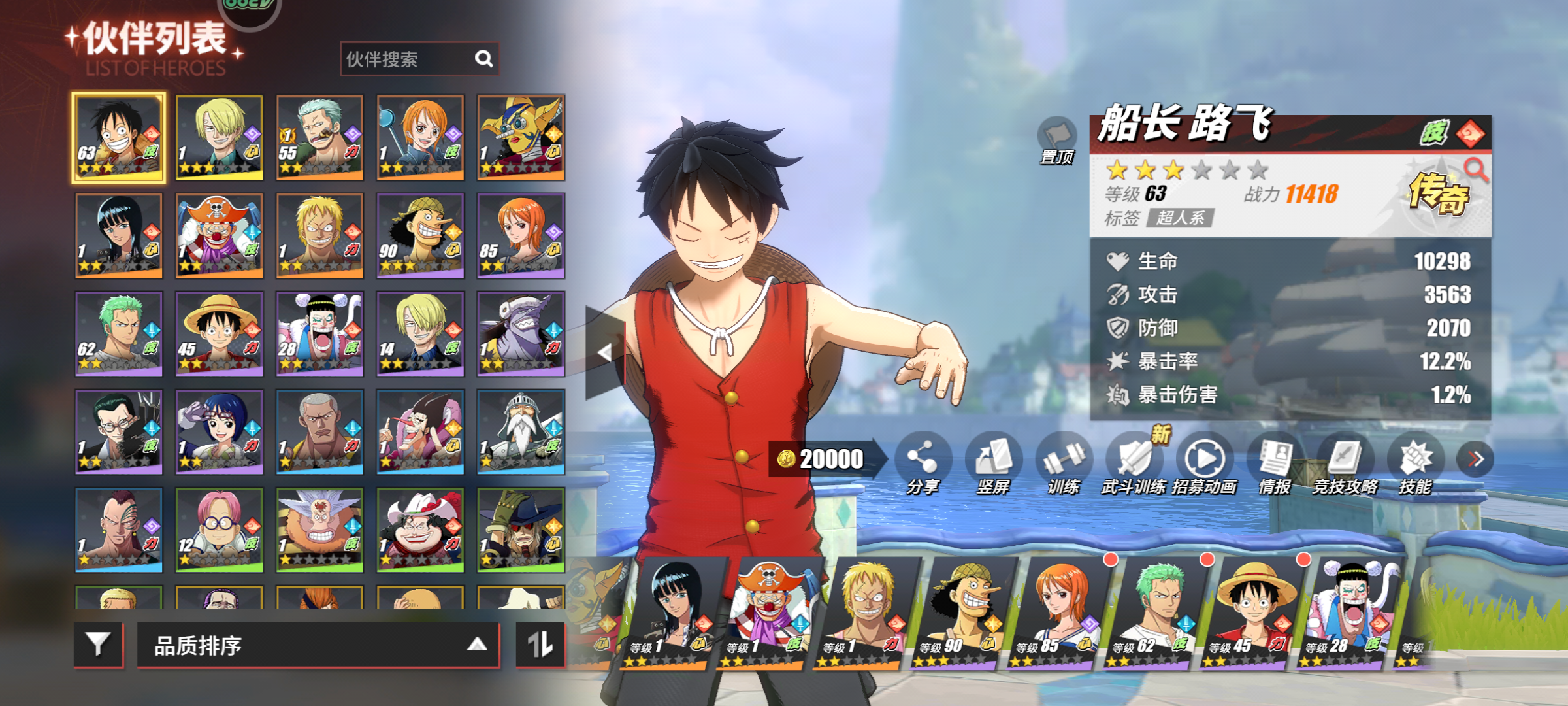Show the hero's 技能 skills
1568x706 pixels.
pyautogui.click(x=1415, y=460)
